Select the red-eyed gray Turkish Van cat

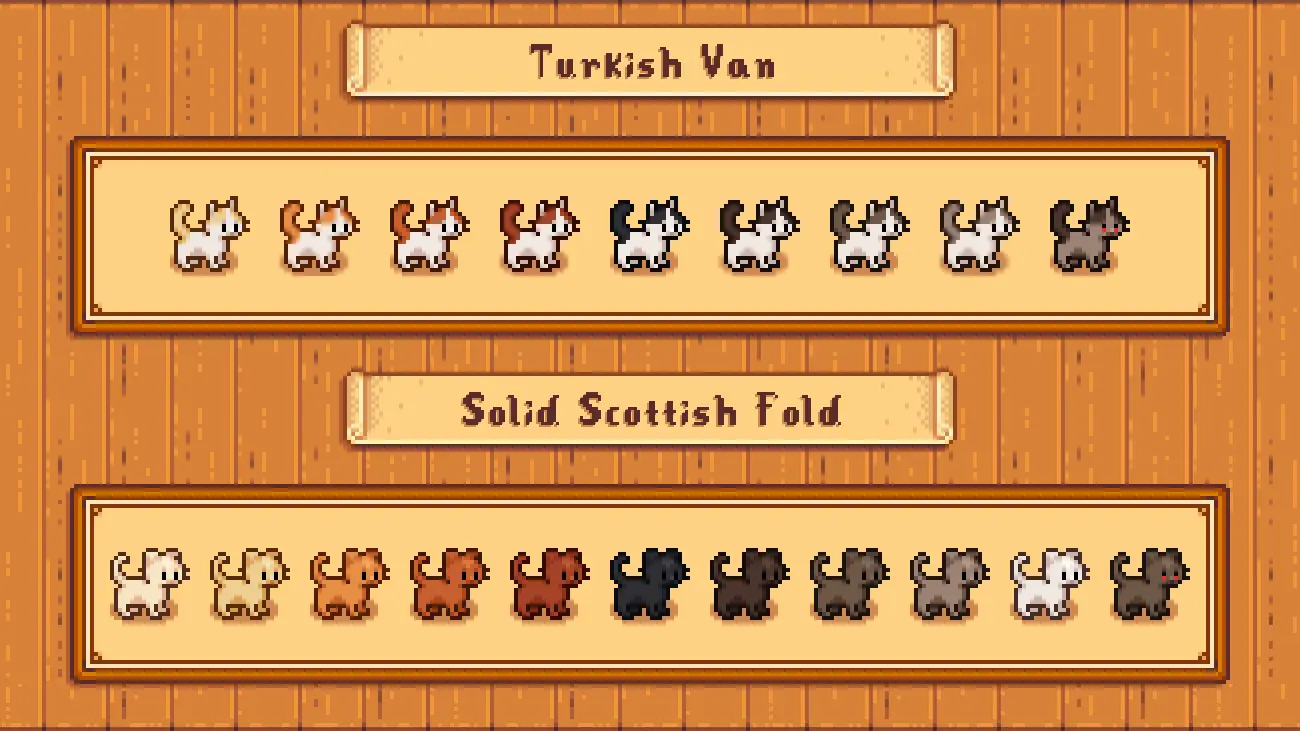[1089, 235]
